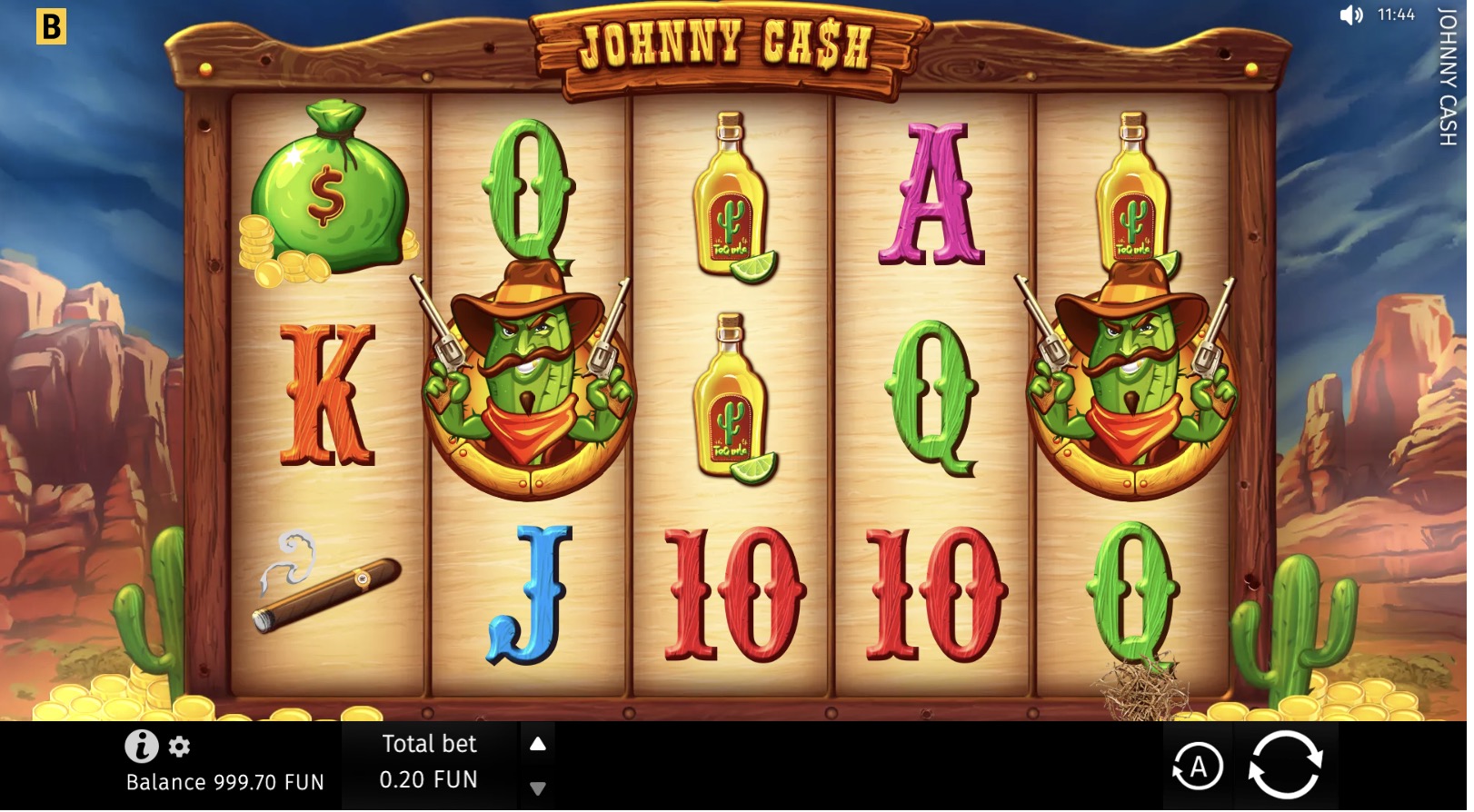Click the B logo in the top corner
This screenshot has height=812, width=1474.
pyautogui.click(x=52, y=28)
